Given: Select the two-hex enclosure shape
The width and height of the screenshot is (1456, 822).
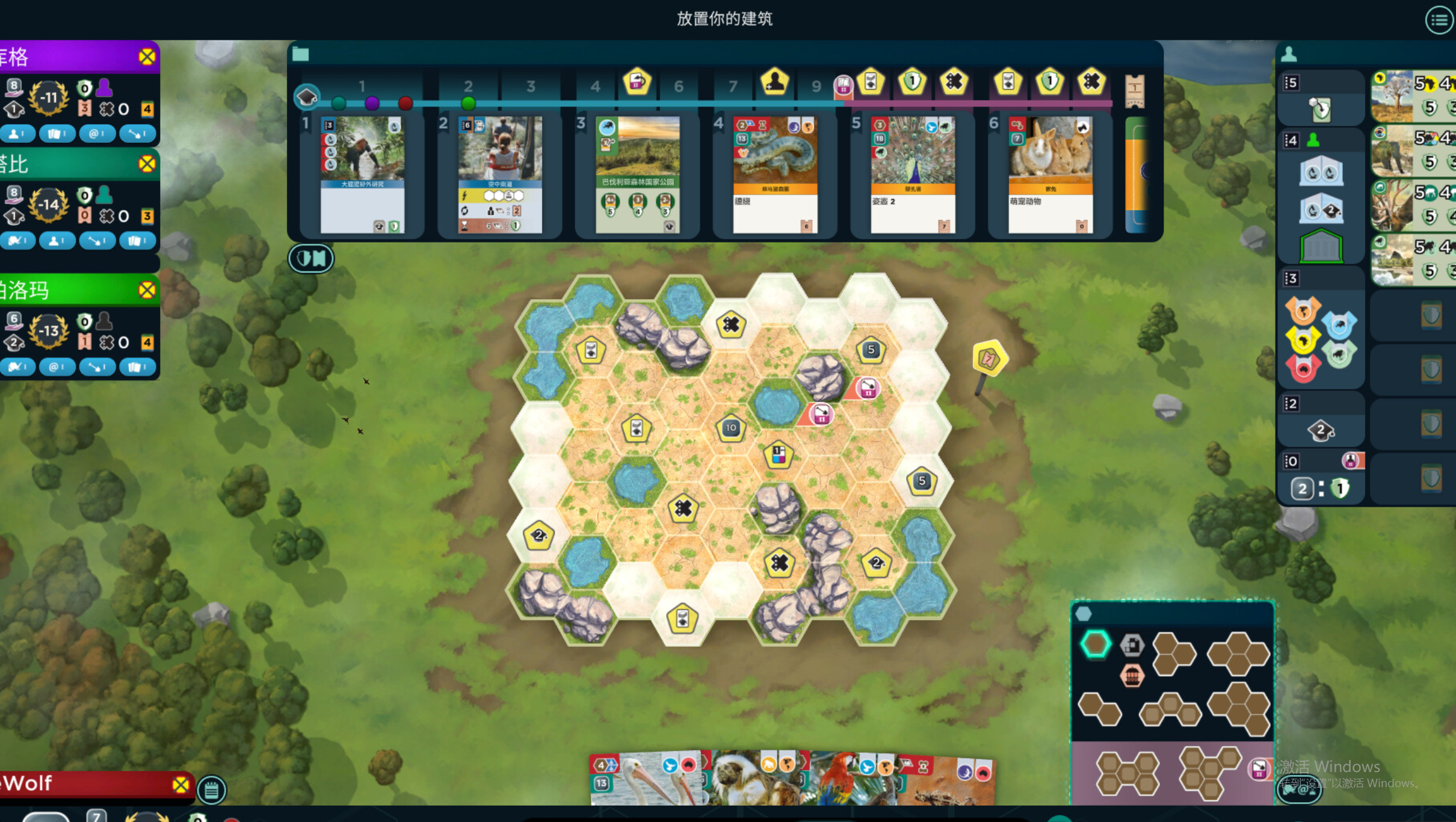Looking at the screenshot, I should click(1100, 709).
